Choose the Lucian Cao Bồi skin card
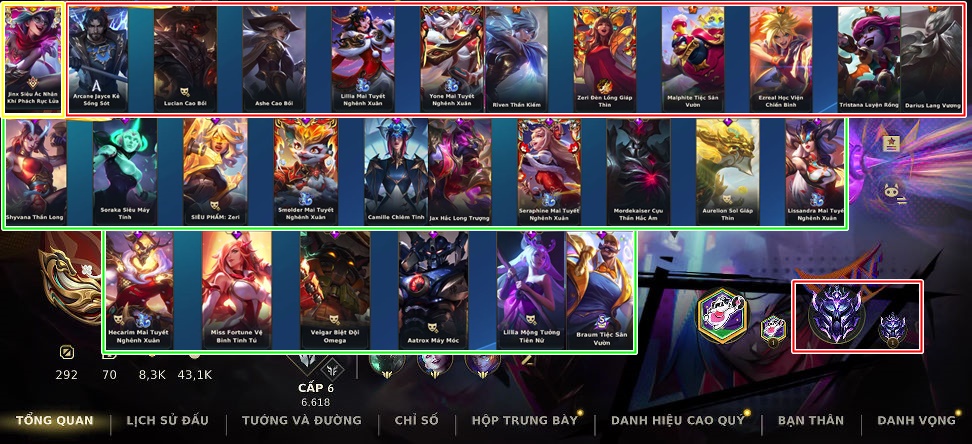The height and width of the screenshot is (444, 972). click(x=185, y=60)
